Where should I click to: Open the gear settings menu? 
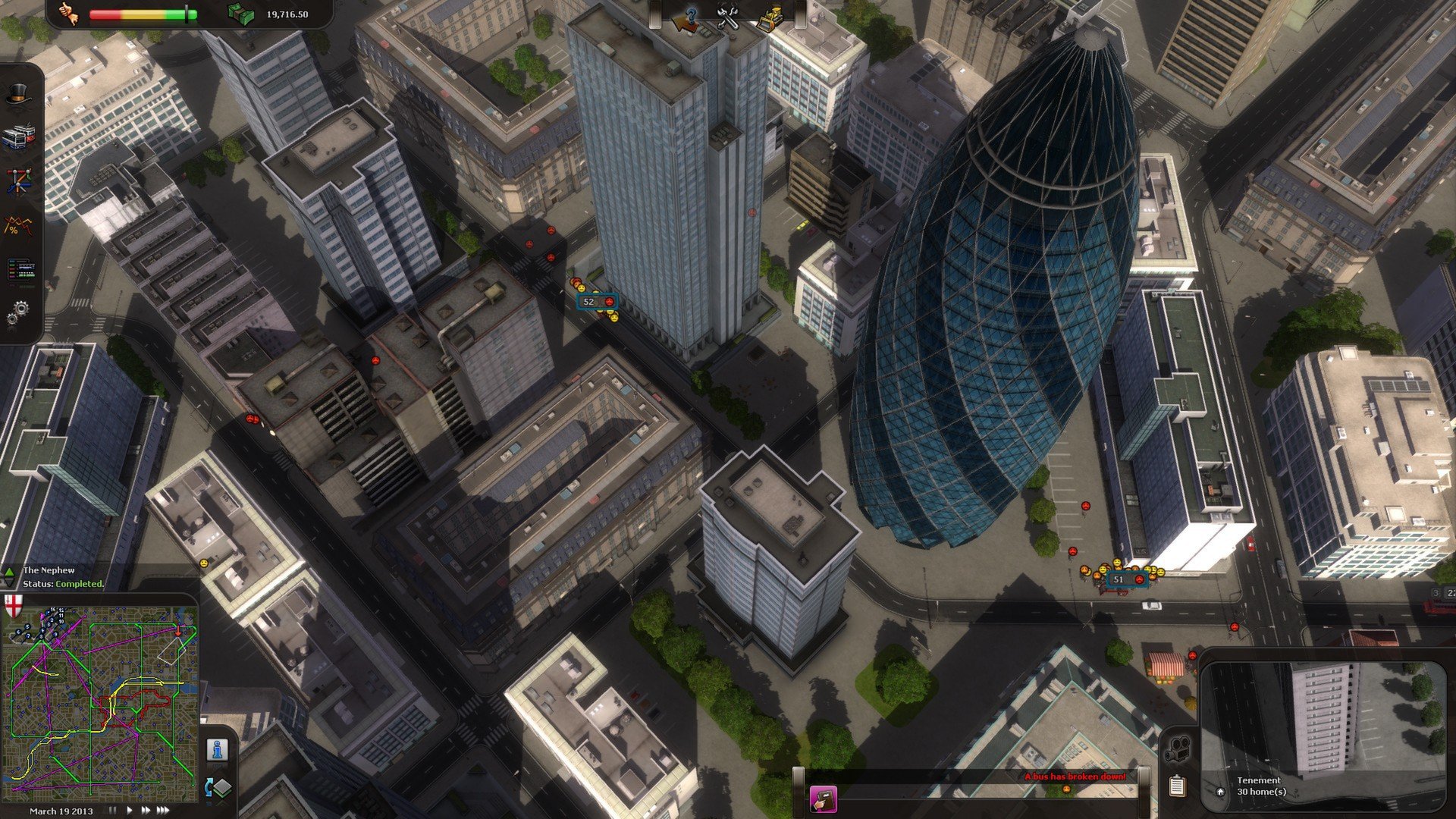(18, 312)
